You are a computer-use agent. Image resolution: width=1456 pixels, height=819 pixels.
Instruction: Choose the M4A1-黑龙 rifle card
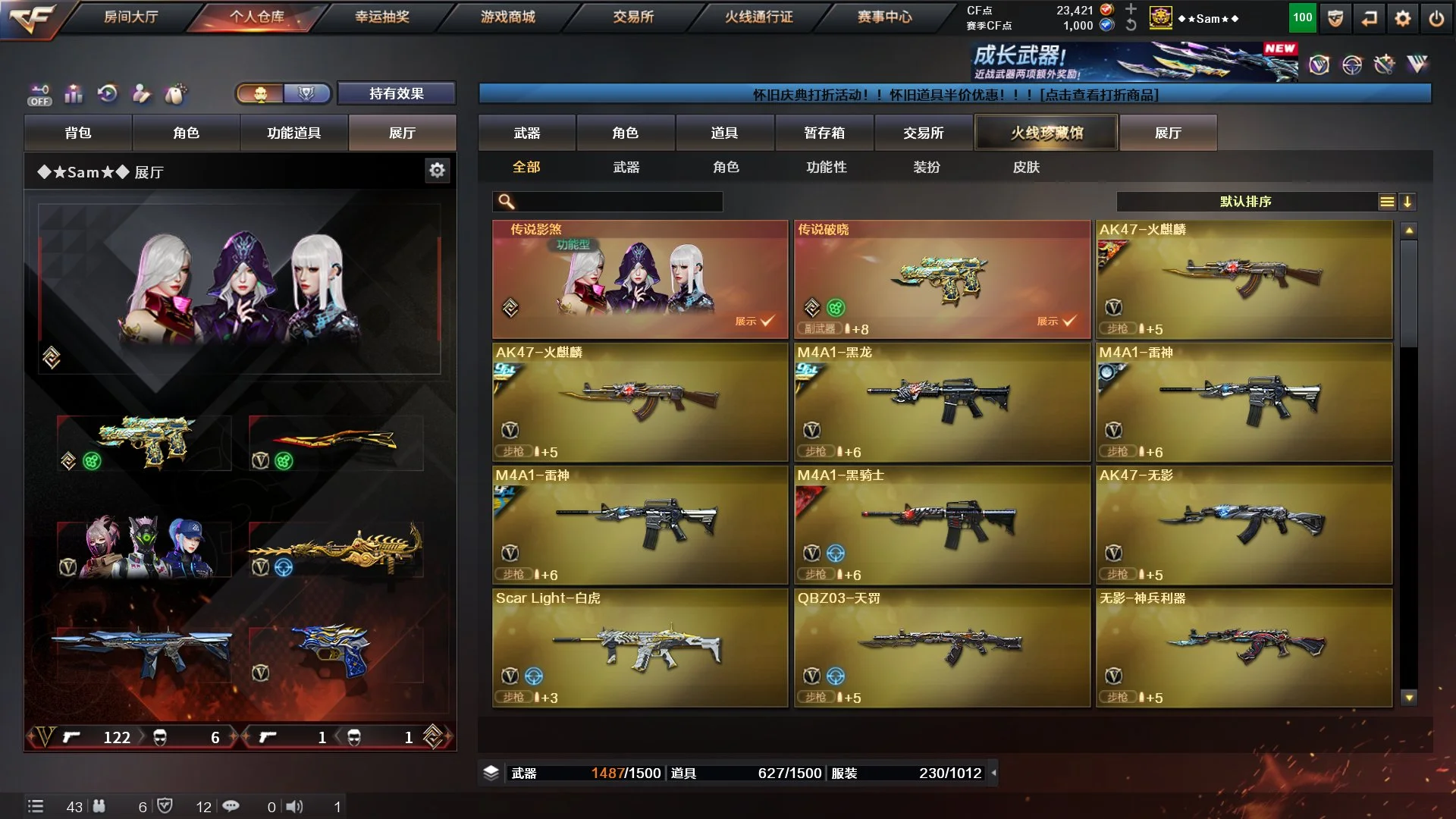click(x=942, y=402)
